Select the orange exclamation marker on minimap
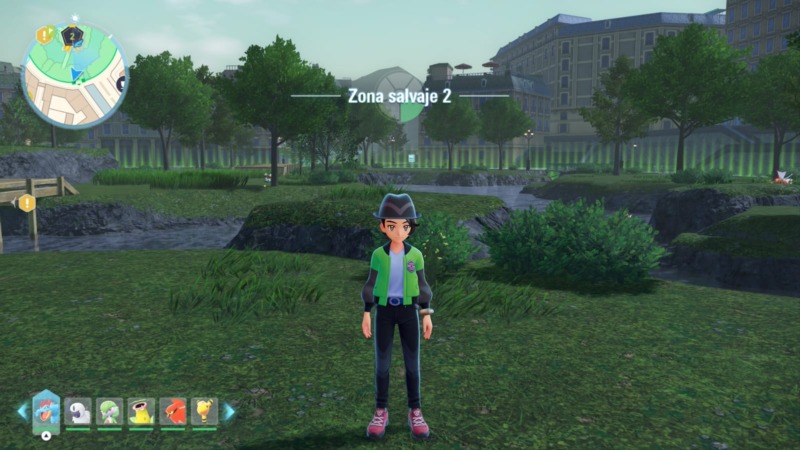The image size is (800, 450). [x=44, y=36]
